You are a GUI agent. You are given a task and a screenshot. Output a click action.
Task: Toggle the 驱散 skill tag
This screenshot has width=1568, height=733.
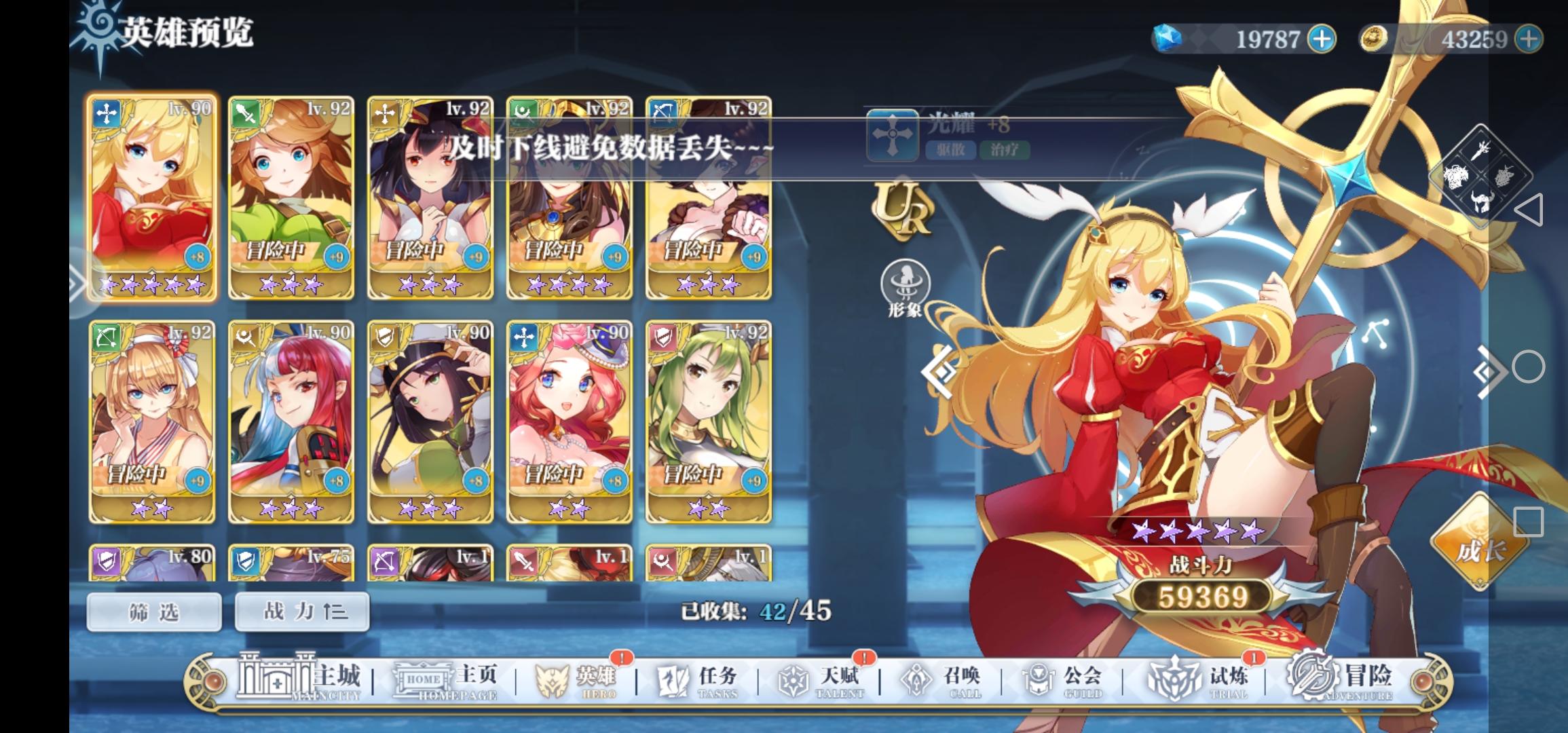click(x=952, y=151)
